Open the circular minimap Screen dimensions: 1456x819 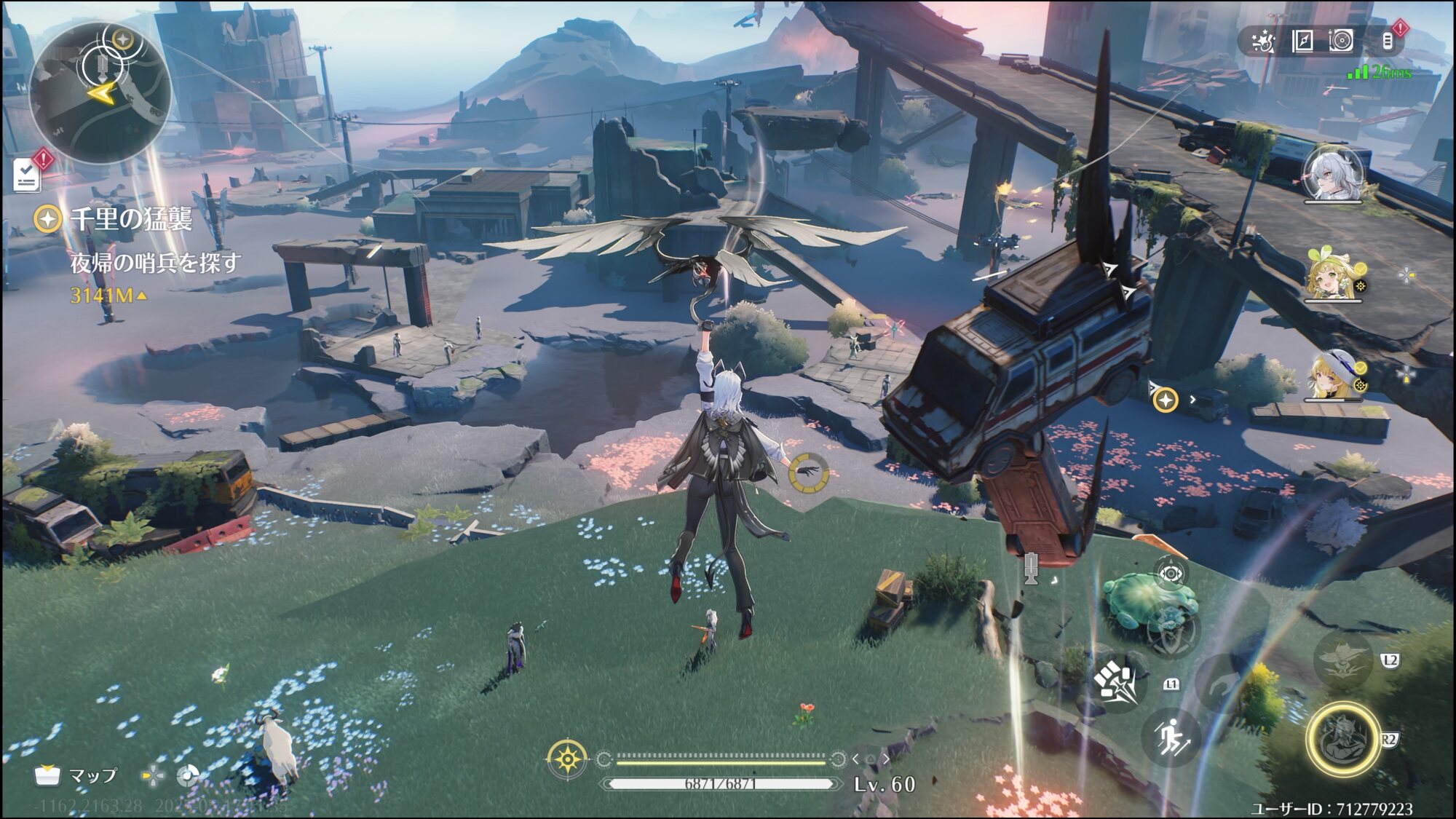point(100,92)
